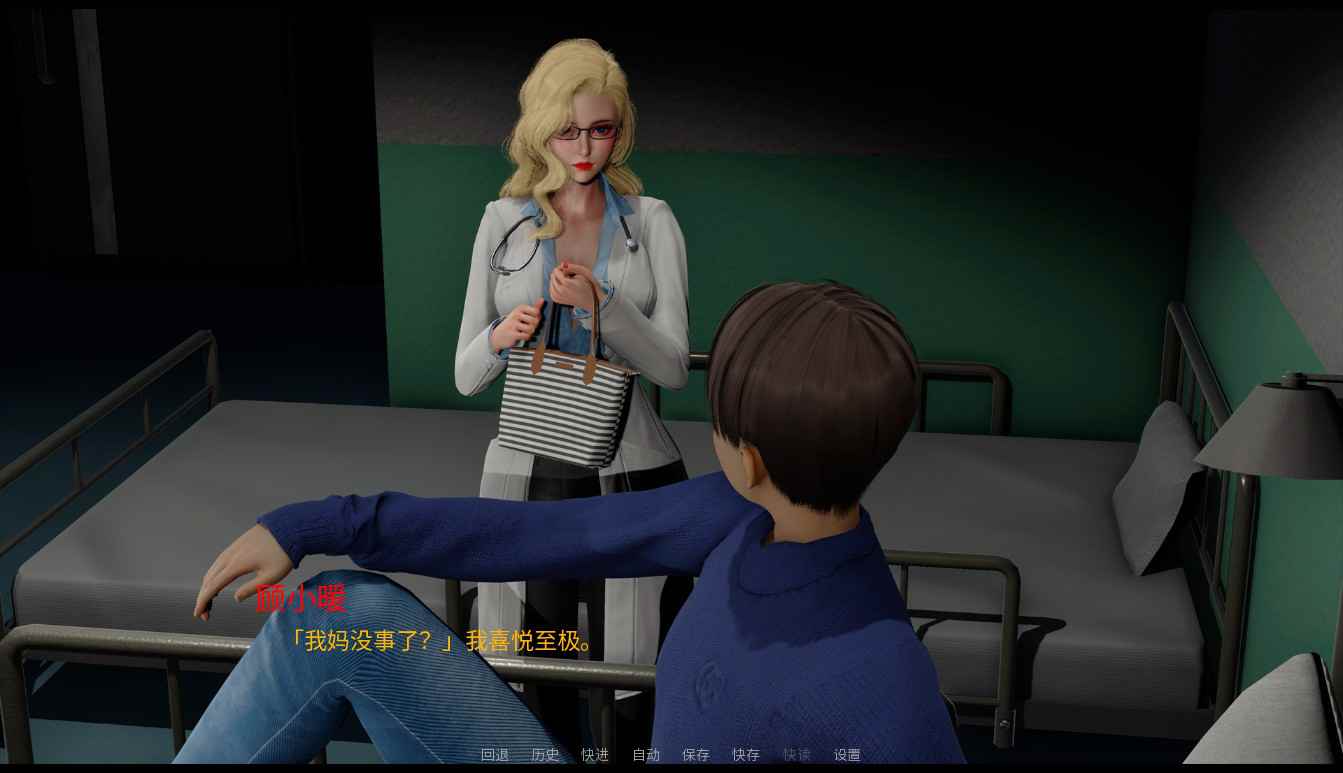Viewport: 1343px width, 773px height.
Task: Open the 历史 dialogue history
Action: pos(545,755)
